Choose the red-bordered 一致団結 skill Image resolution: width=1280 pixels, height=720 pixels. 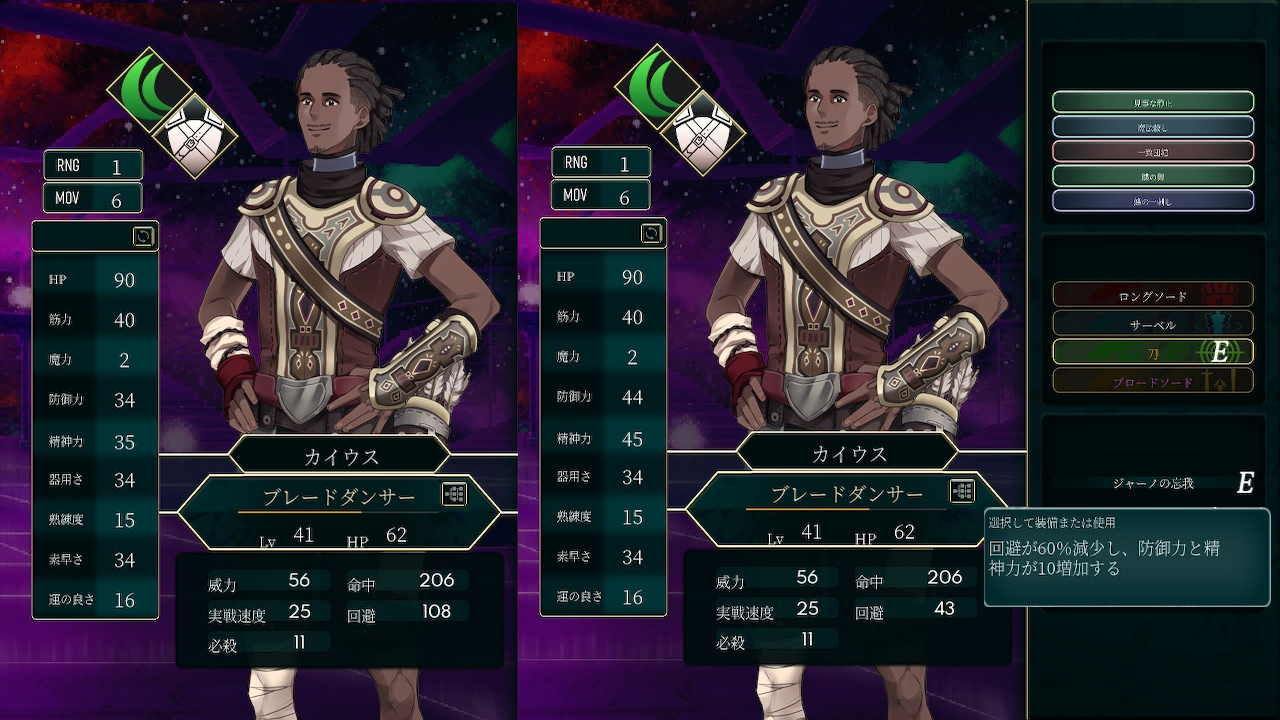tap(1152, 151)
